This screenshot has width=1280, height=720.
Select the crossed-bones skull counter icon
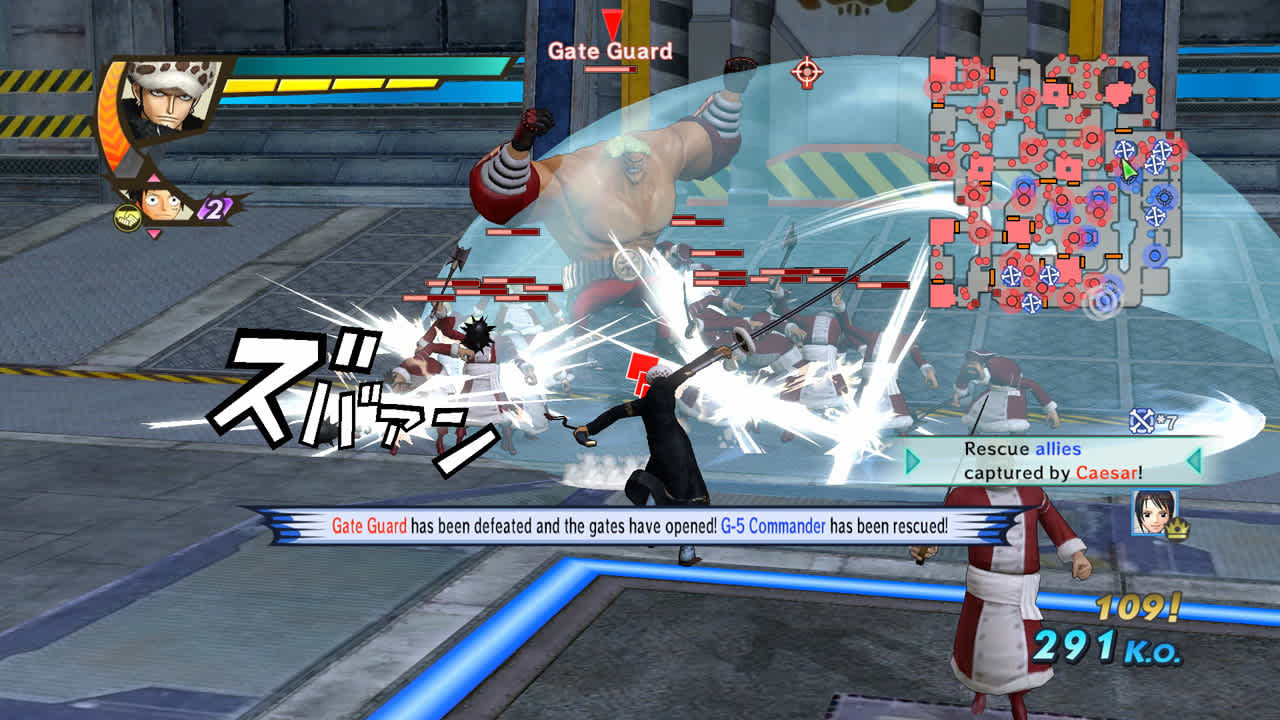[x=1141, y=421]
